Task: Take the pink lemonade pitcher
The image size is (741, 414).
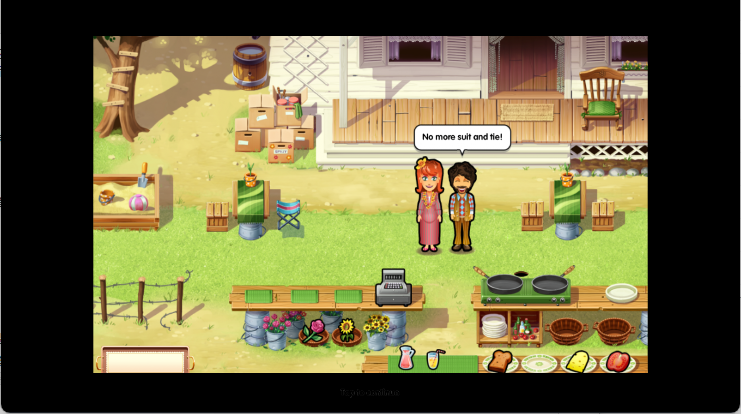Action: pyautogui.click(x=407, y=357)
